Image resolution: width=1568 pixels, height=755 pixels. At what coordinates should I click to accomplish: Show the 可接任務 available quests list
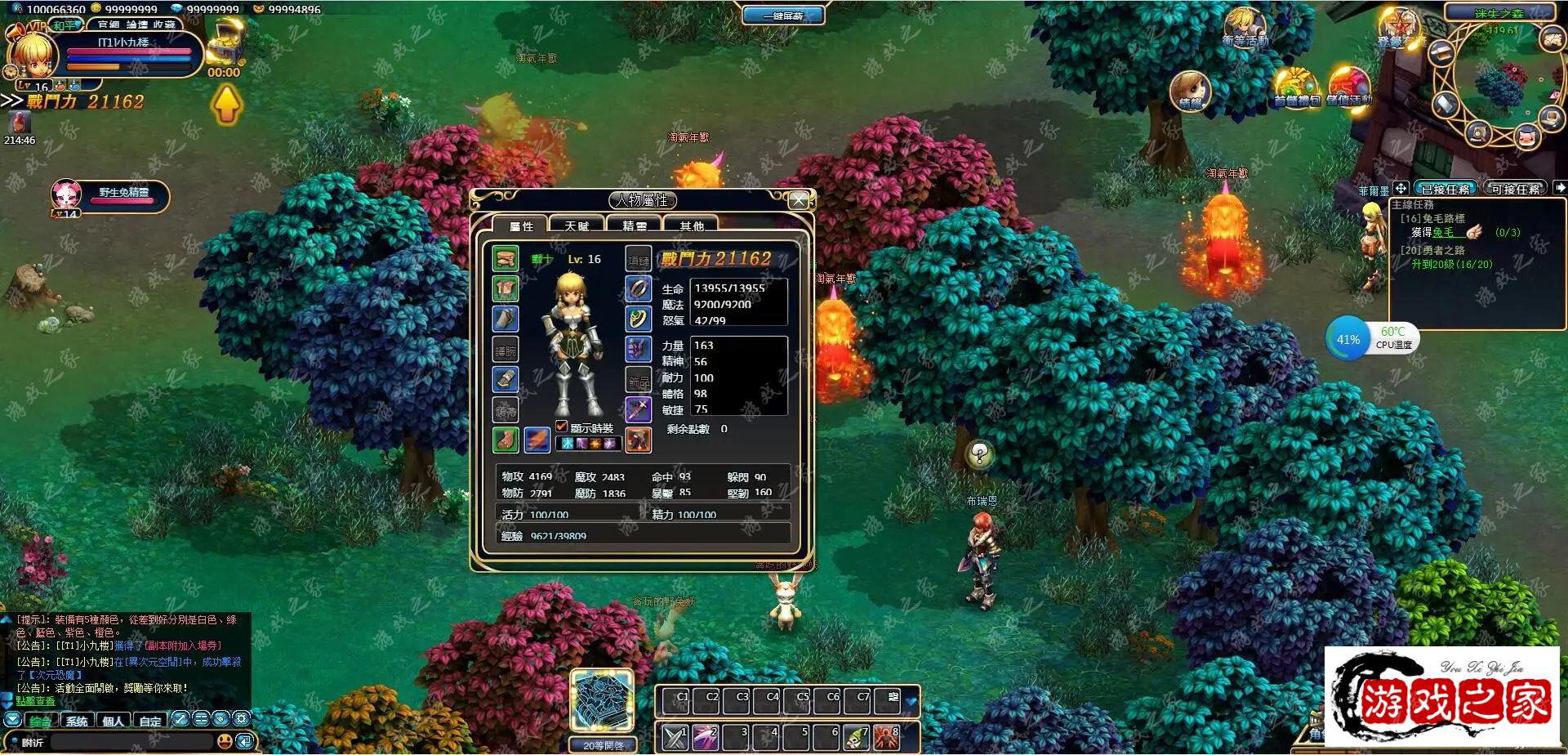tap(1516, 190)
